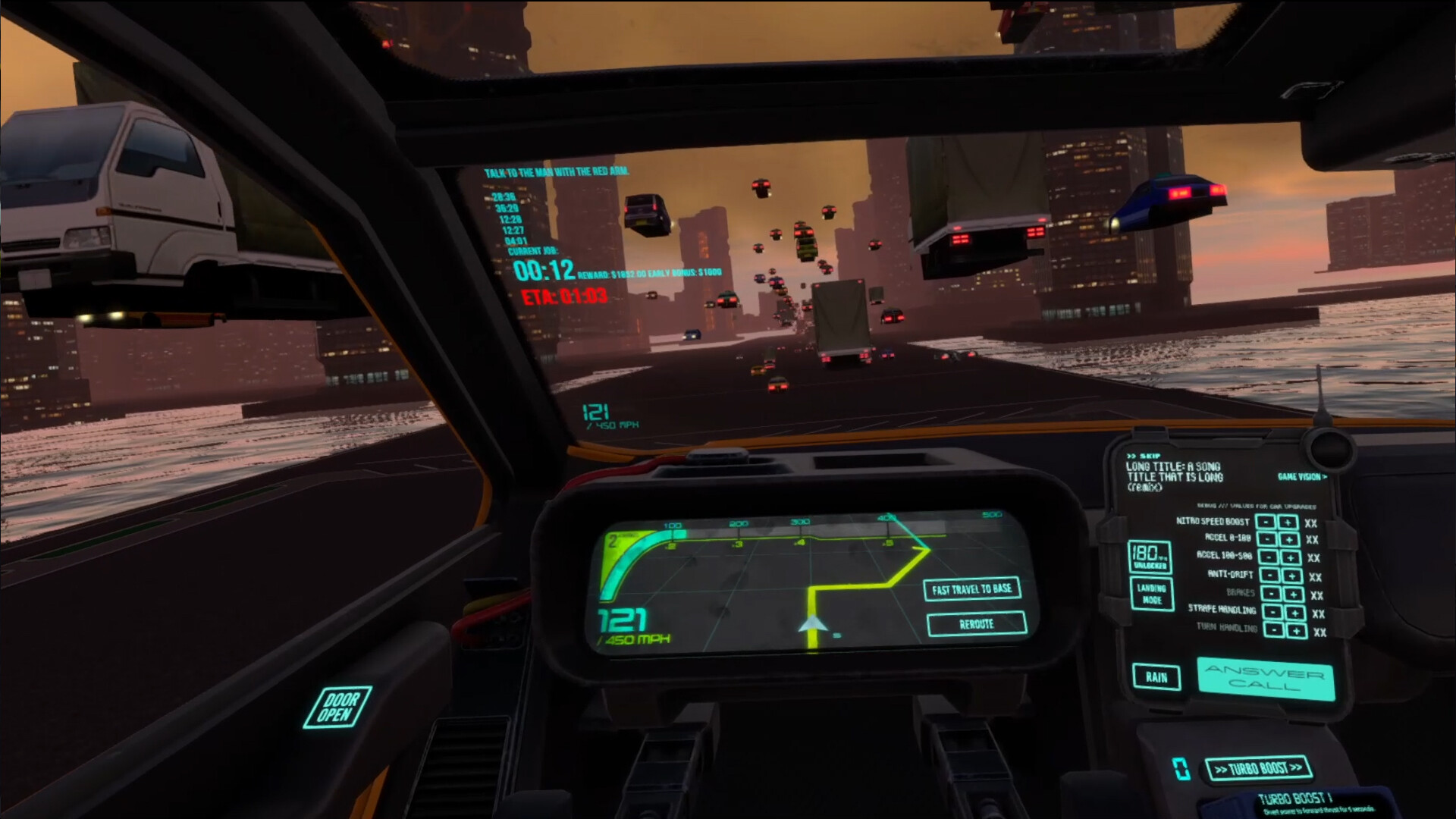Decrease the Anti-Drift upgrade value
The height and width of the screenshot is (819, 1456).
point(1269,575)
